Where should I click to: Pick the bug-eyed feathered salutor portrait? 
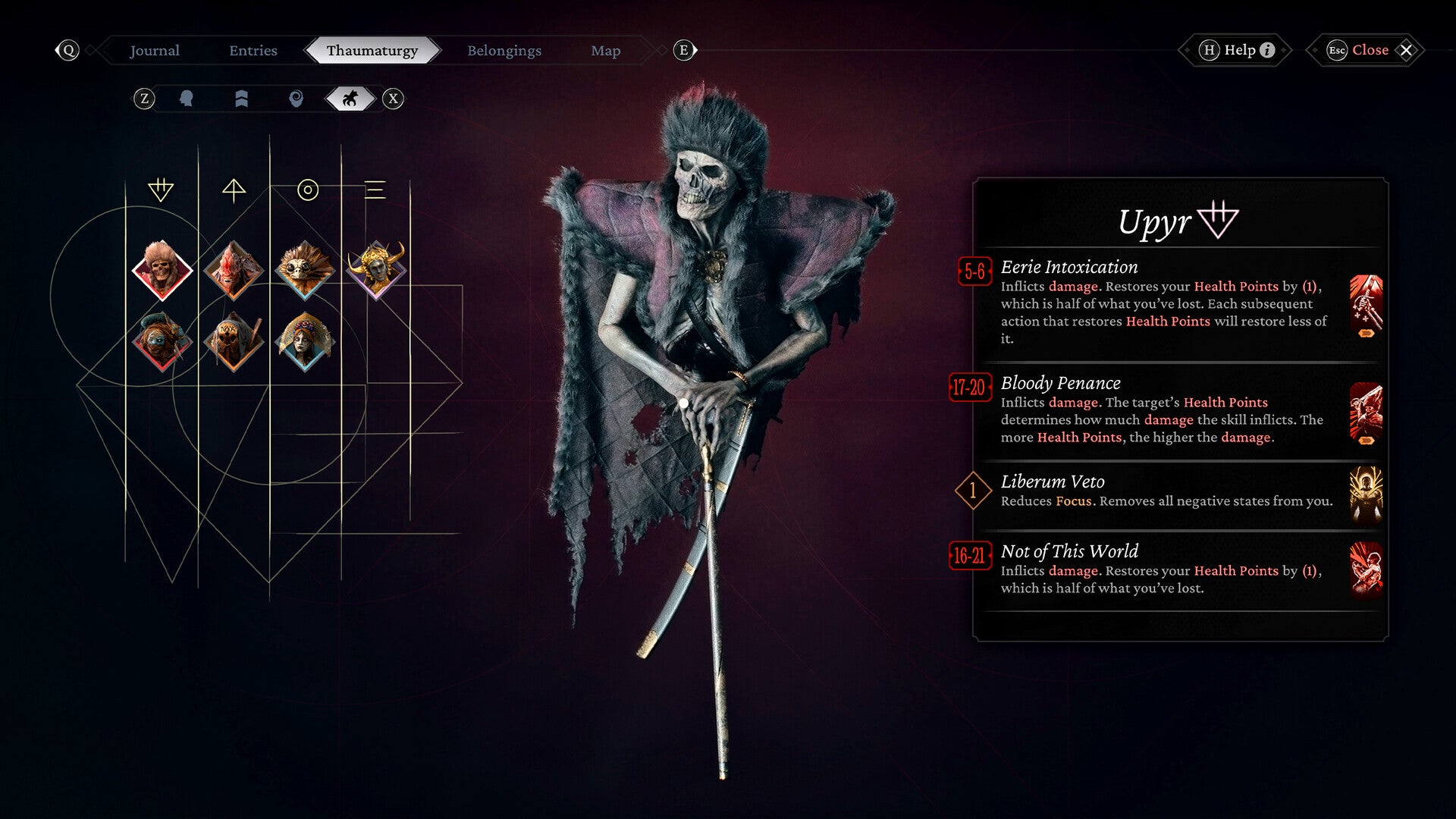pyautogui.click(x=305, y=270)
